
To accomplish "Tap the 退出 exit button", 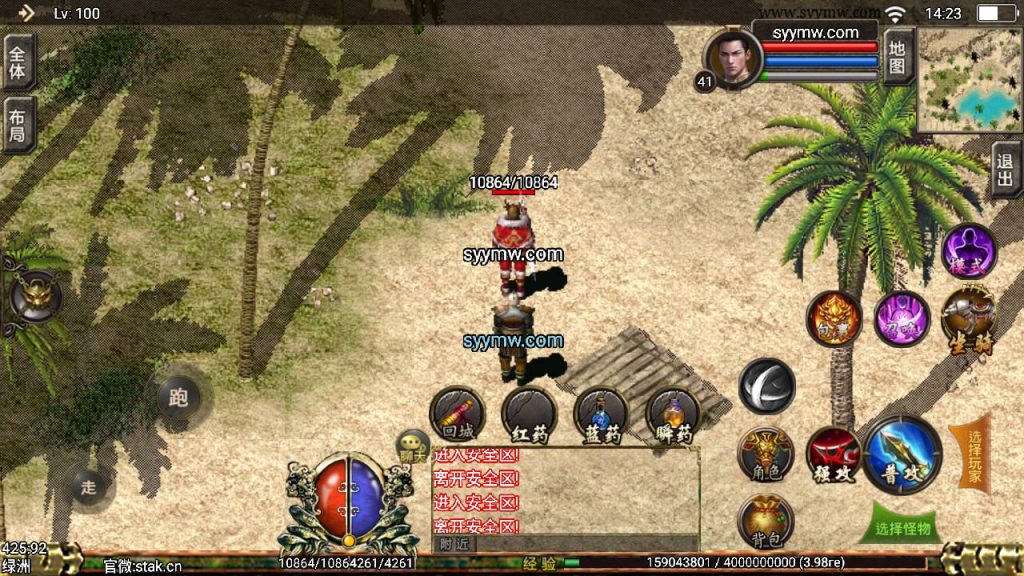I will click(1005, 170).
